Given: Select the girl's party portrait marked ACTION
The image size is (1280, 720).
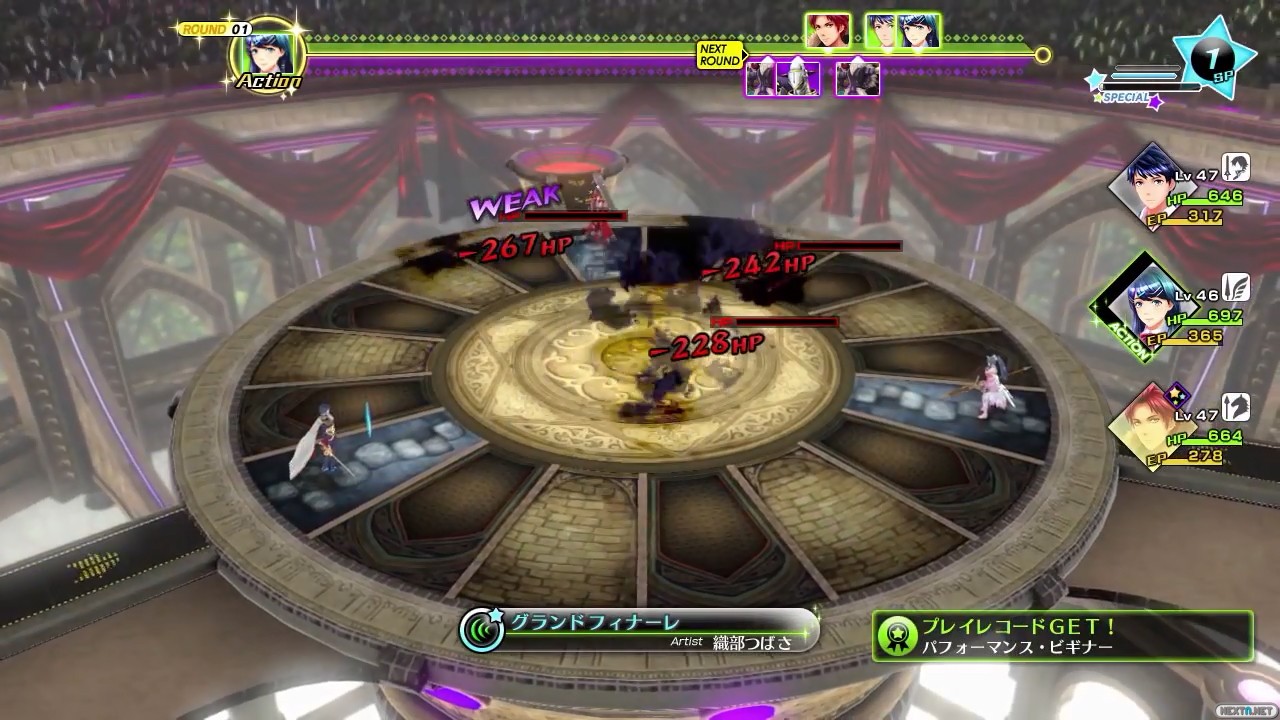Looking at the screenshot, I should pos(1144,303).
